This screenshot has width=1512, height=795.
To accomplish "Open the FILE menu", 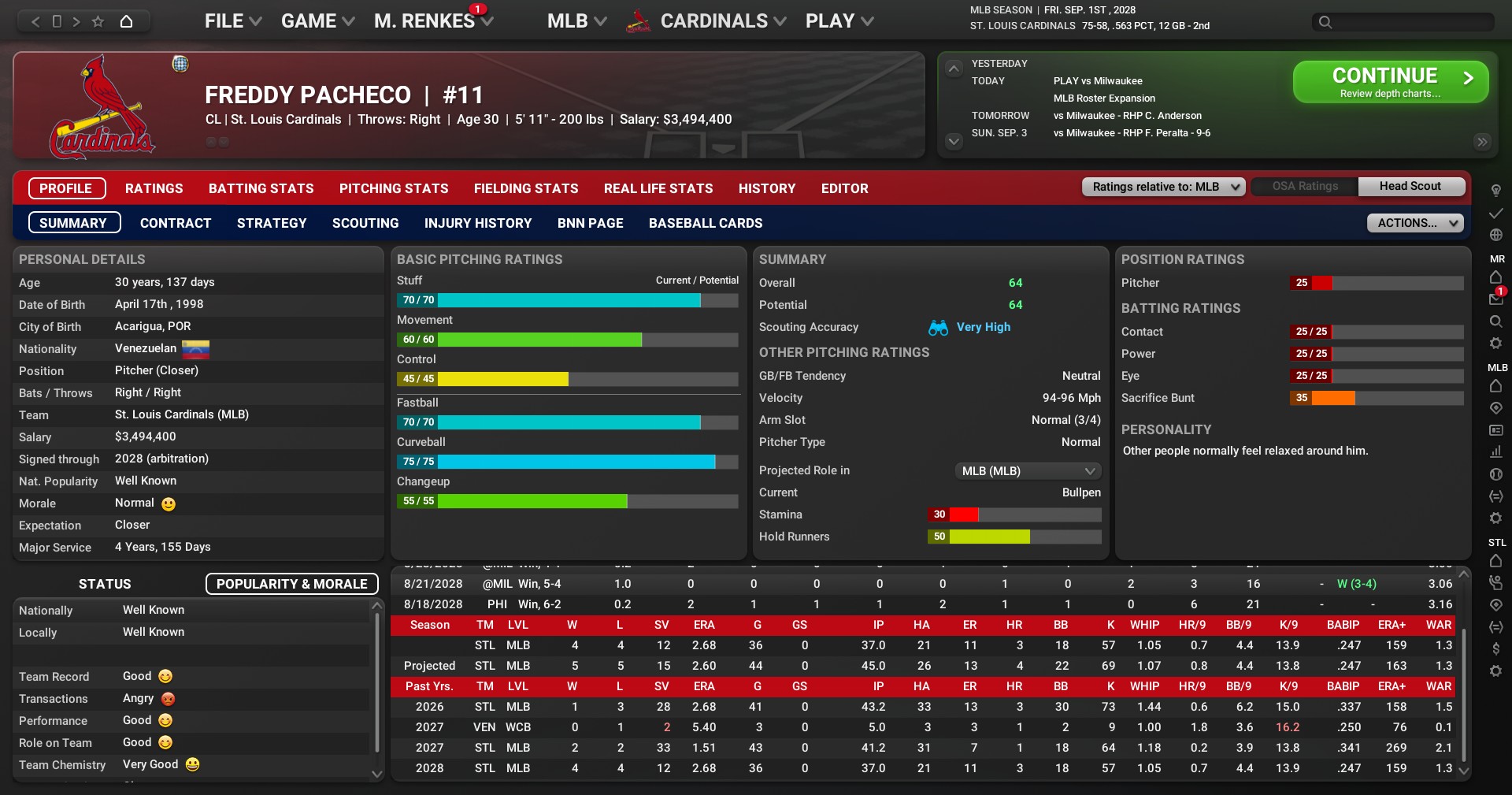I will [232, 21].
